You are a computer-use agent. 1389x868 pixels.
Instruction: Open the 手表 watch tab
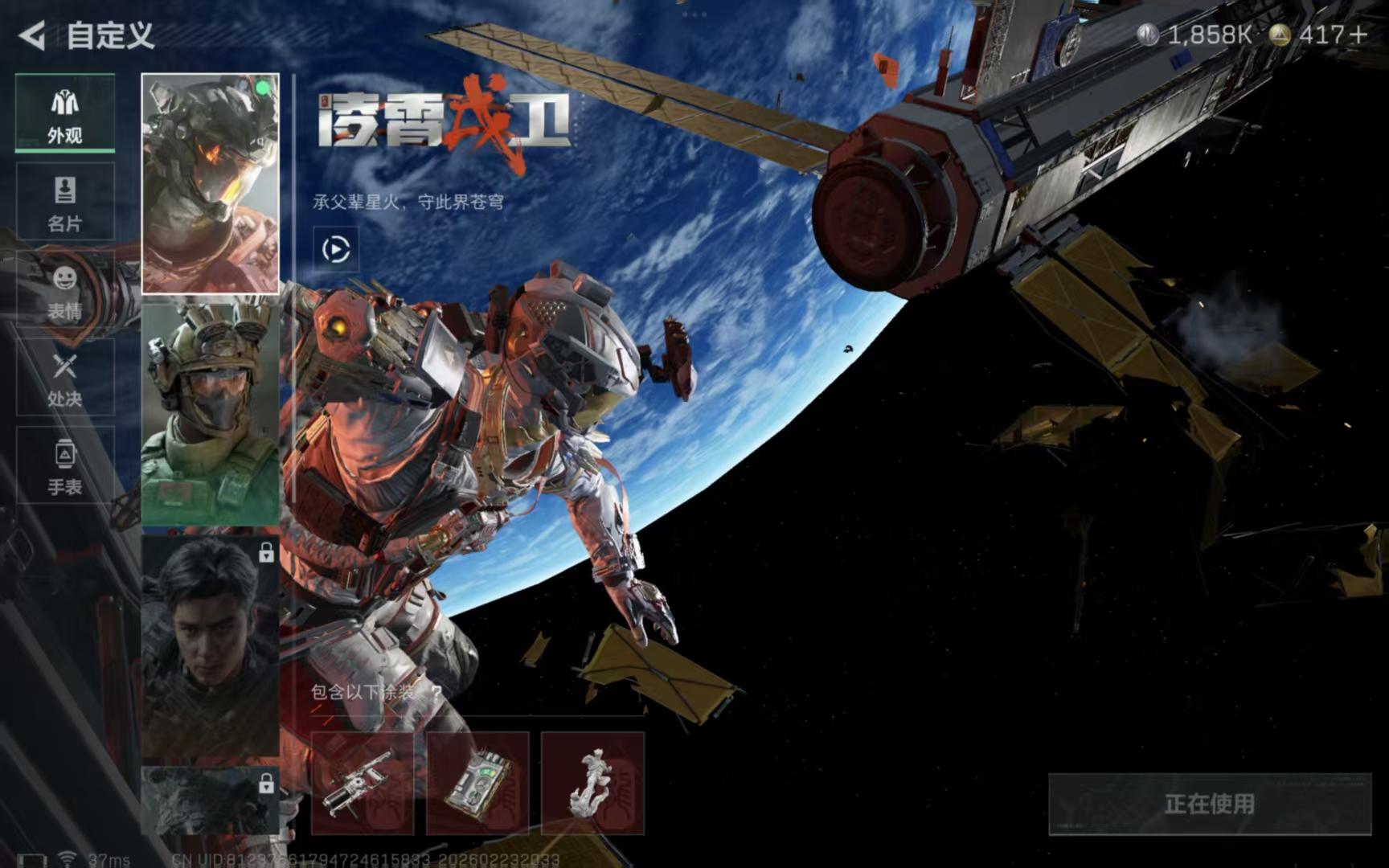pyautogui.click(x=65, y=466)
